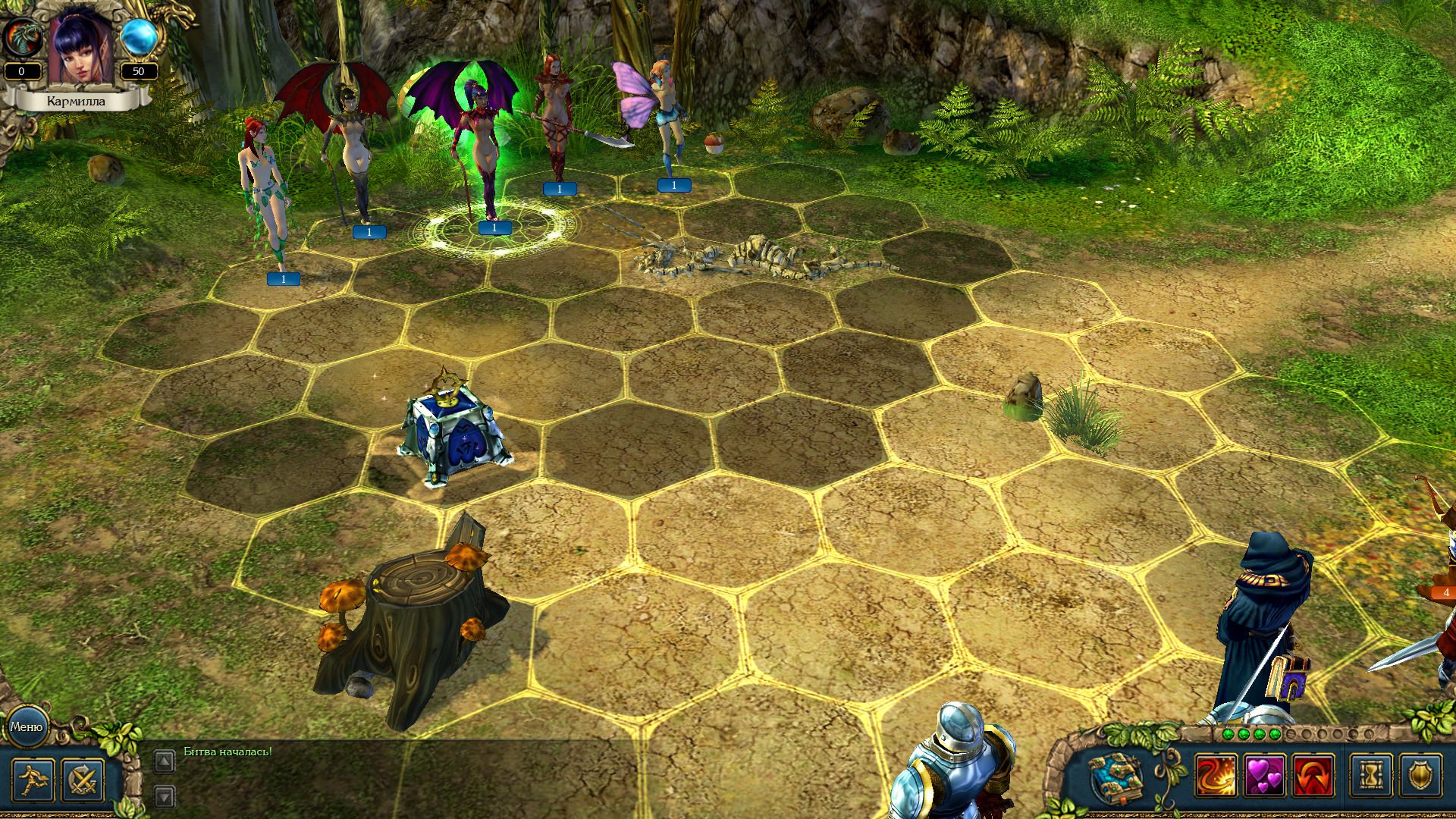Open the blue spell book
1456x819 pixels.
[1115, 777]
